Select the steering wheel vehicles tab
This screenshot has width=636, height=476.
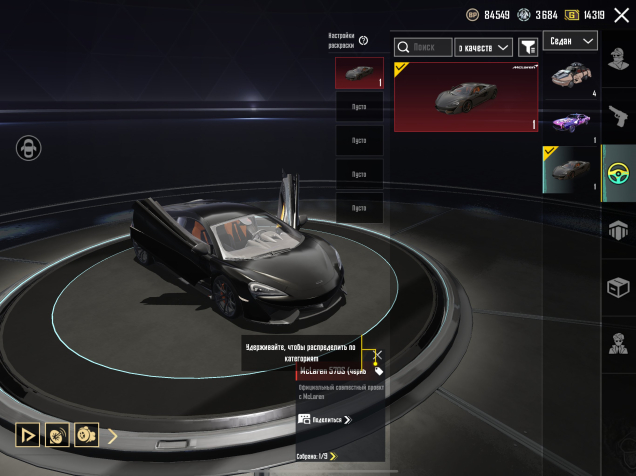[x=618, y=173]
